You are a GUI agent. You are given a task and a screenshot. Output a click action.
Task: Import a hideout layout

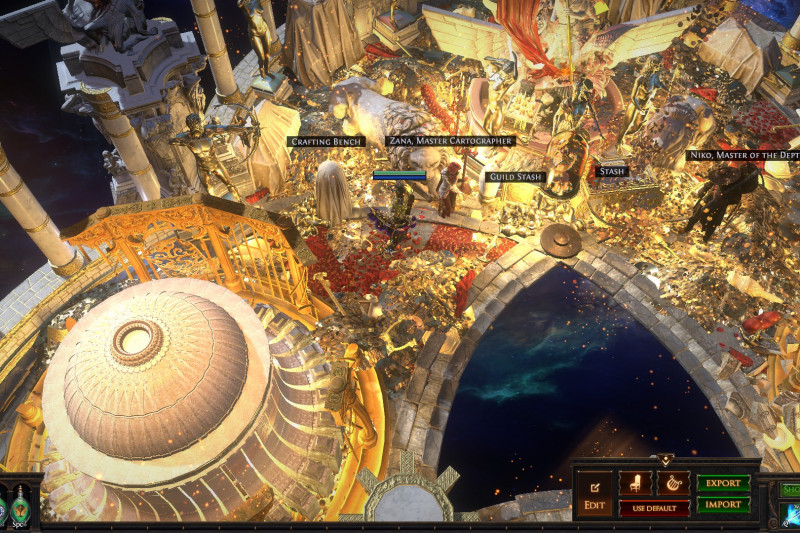(x=723, y=505)
